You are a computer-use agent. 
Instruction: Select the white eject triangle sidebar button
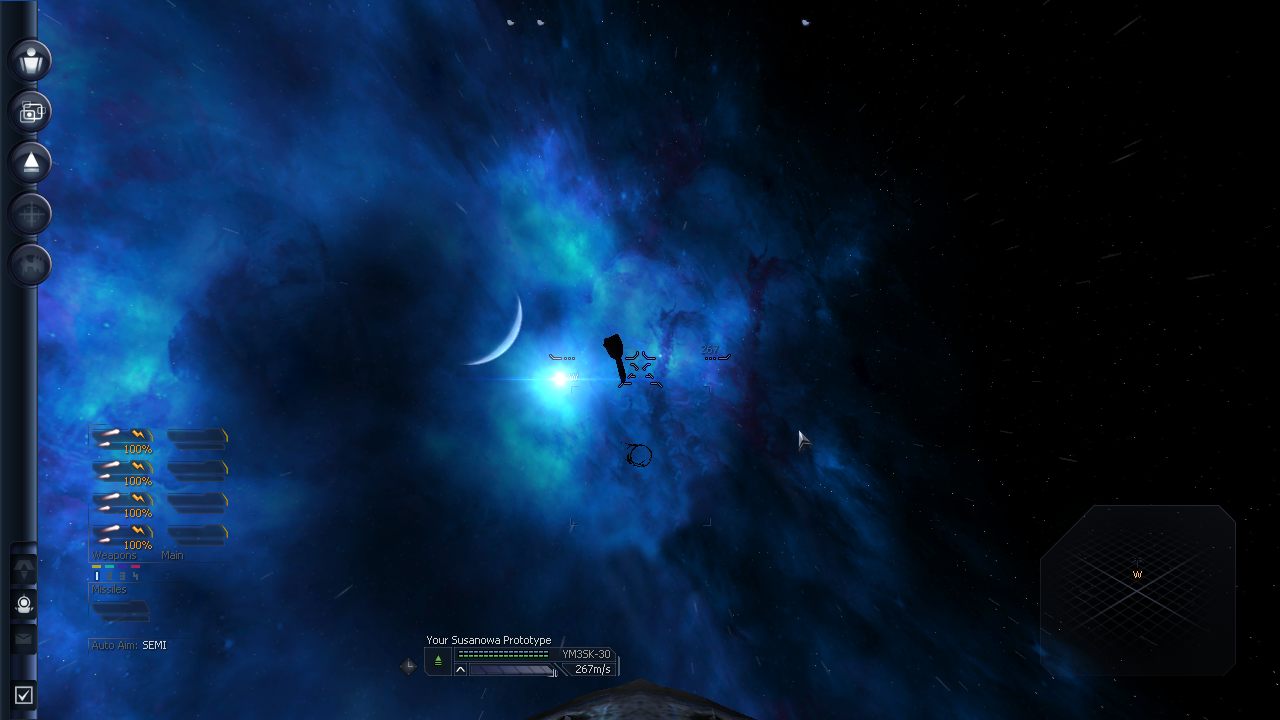click(31, 163)
